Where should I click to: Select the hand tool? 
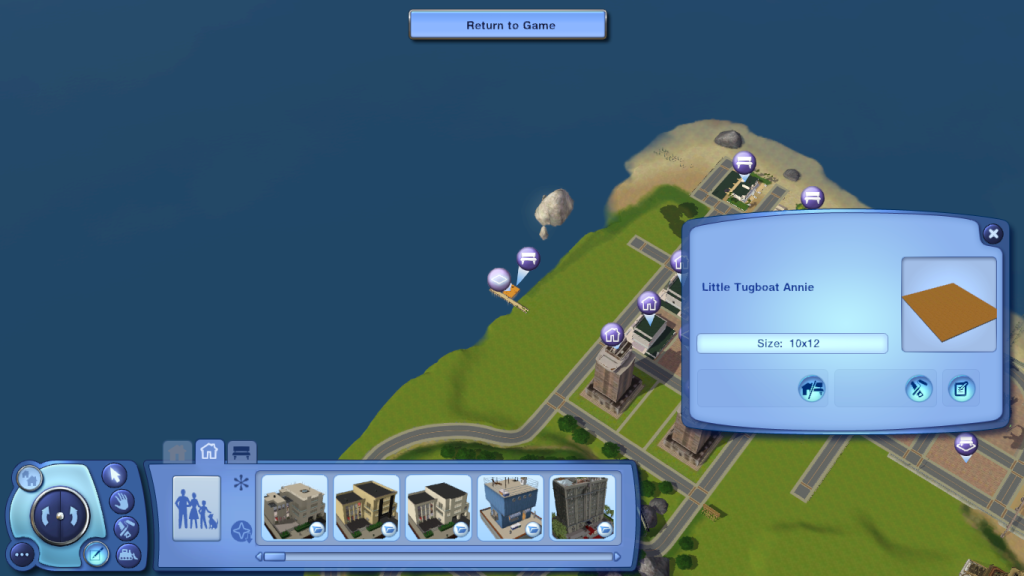tap(121, 500)
